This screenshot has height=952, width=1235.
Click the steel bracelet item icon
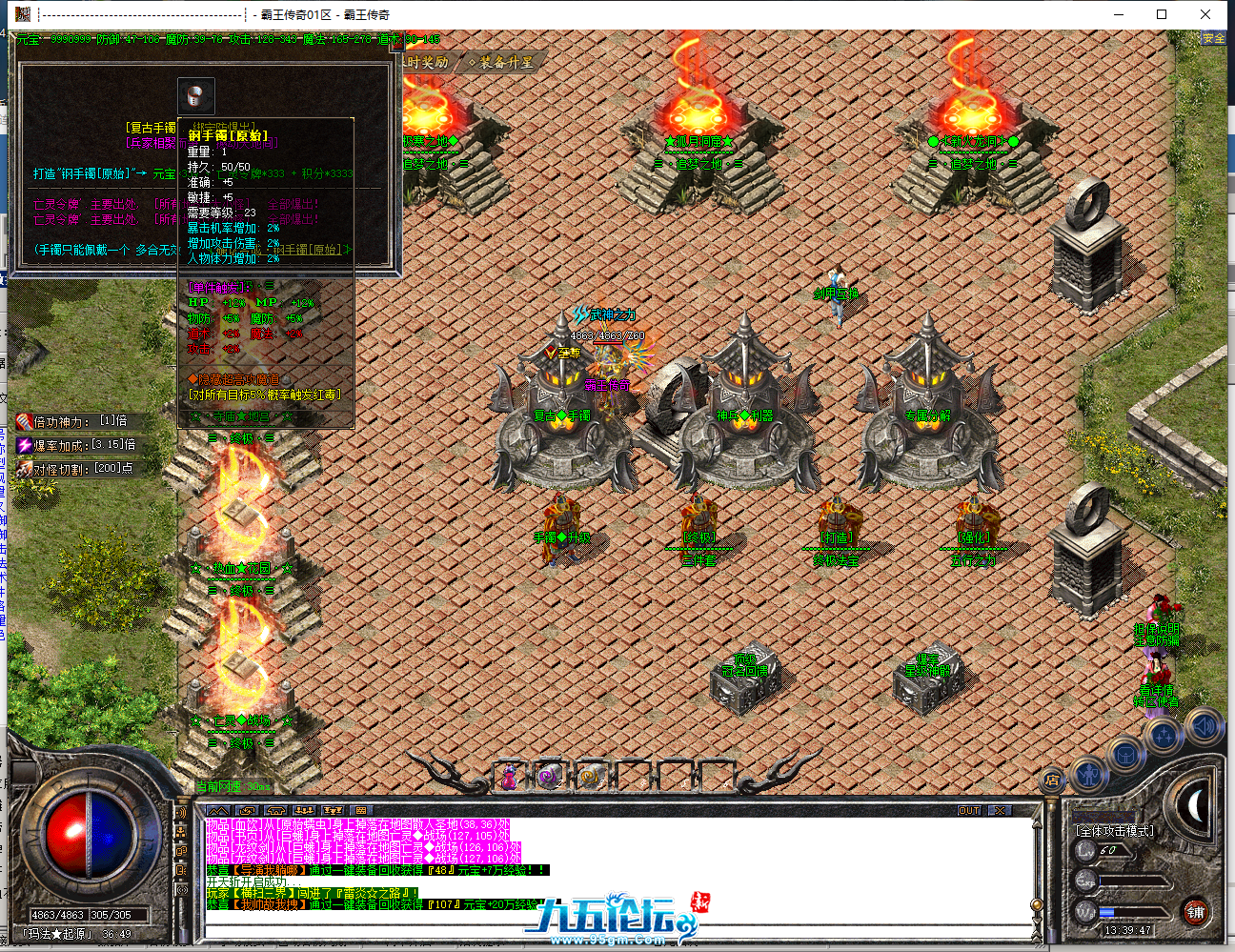pyautogui.click(x=196, y=95)
